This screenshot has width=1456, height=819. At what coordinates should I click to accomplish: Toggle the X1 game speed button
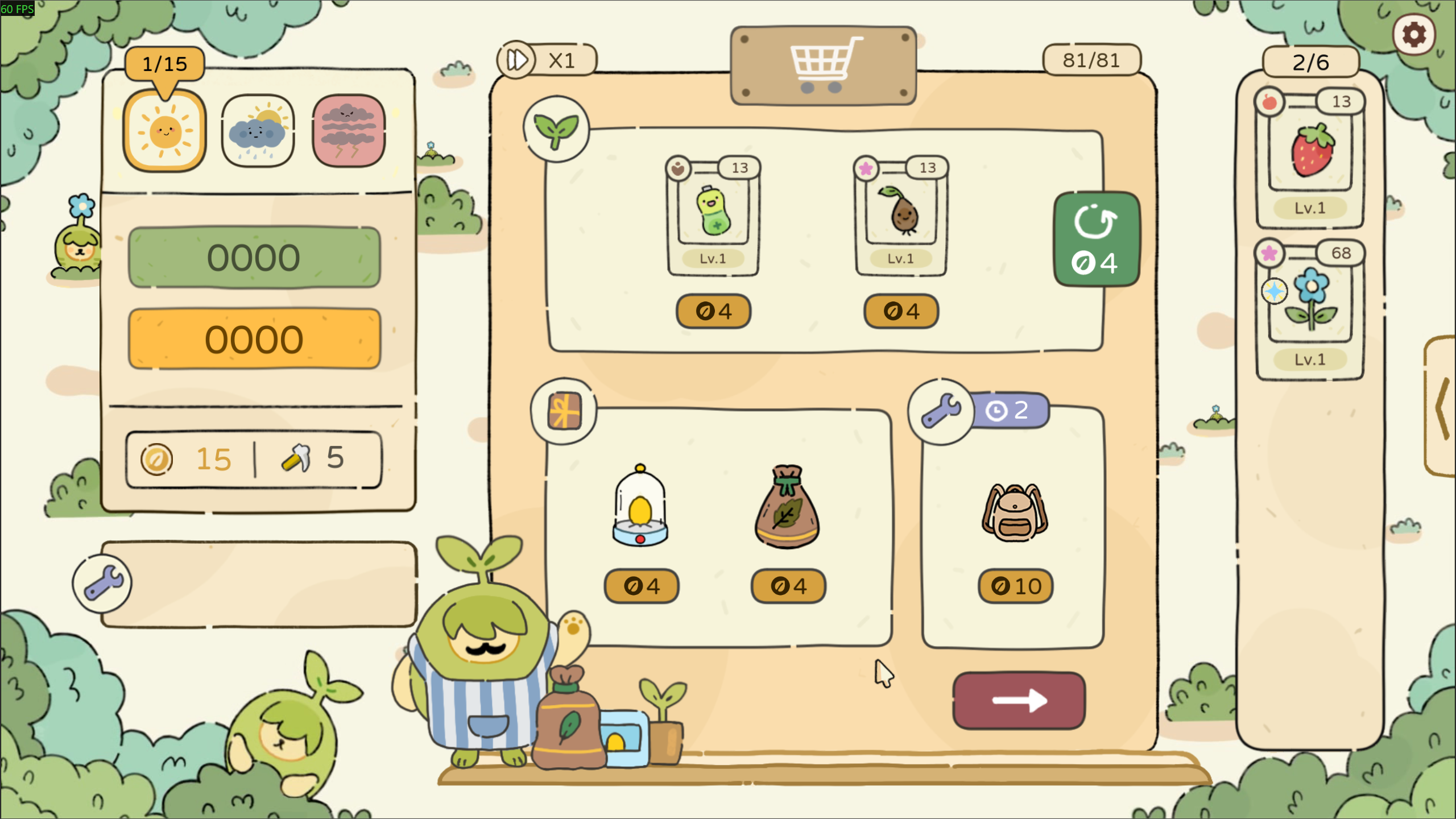[546, 60]
